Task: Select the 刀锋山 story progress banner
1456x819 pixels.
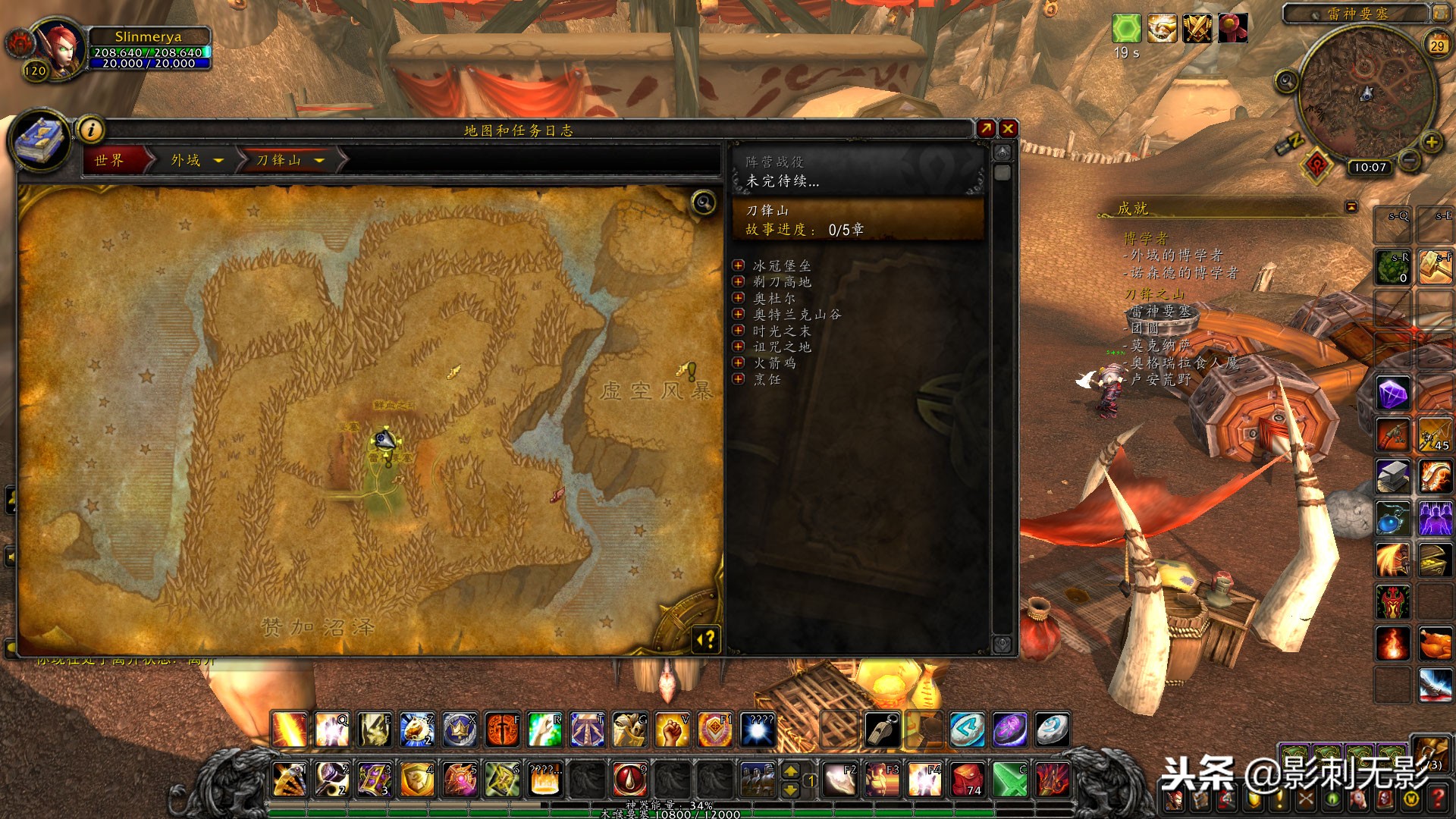Action: click(858, 220)
